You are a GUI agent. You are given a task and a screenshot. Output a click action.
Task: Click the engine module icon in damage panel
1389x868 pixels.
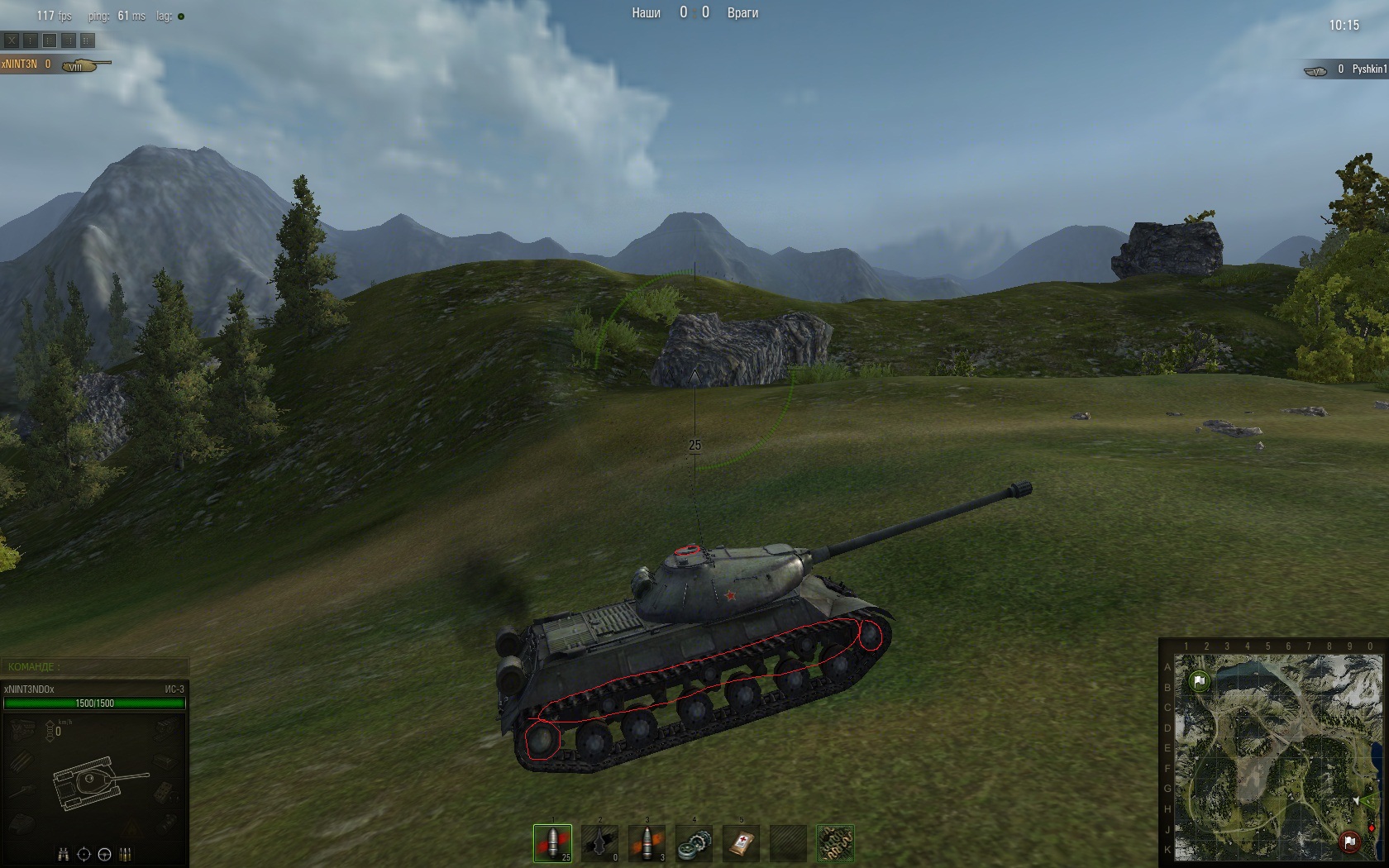(22, 727)
